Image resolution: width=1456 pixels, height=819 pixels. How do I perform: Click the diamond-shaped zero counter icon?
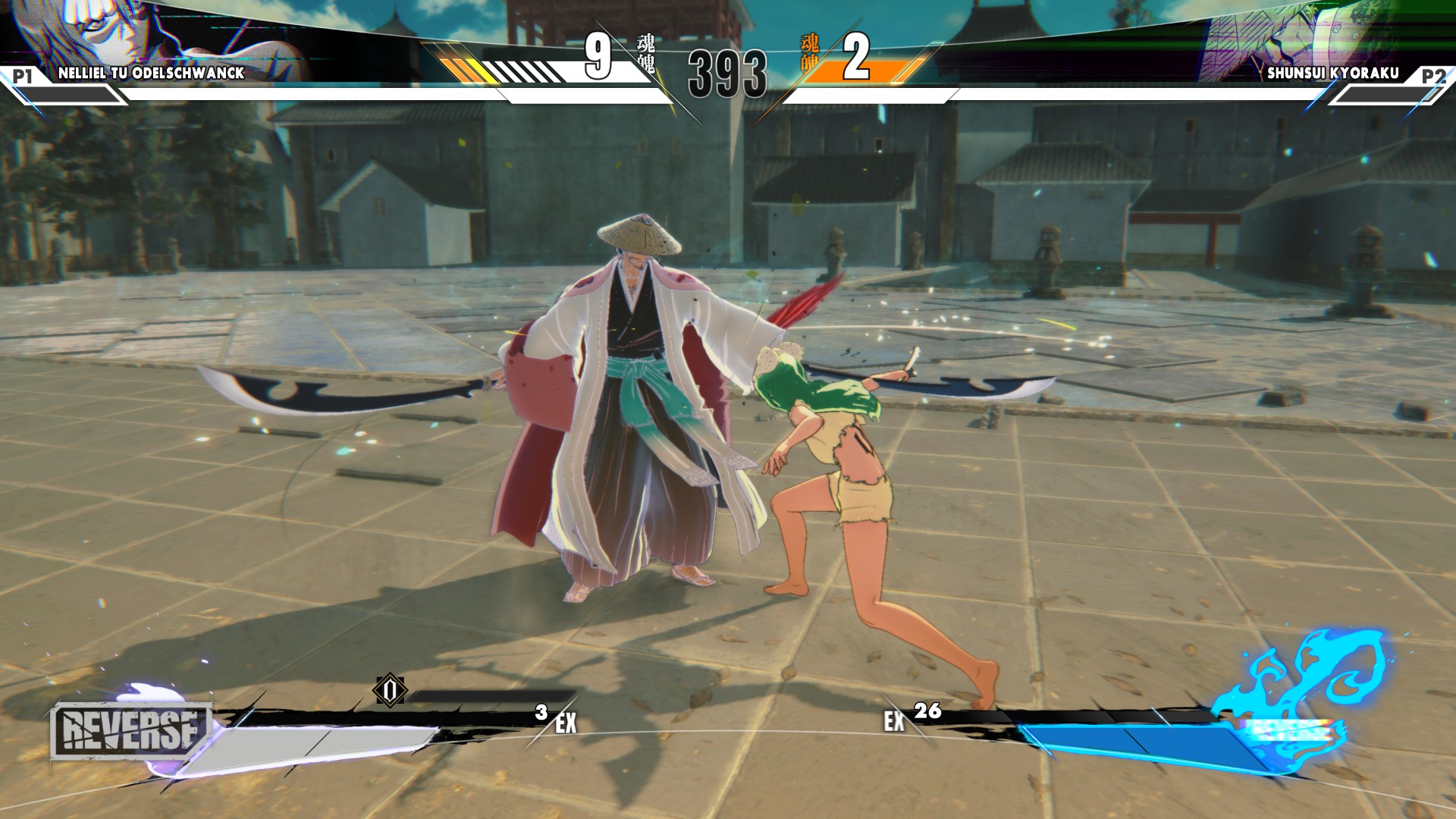pos(391,690)
